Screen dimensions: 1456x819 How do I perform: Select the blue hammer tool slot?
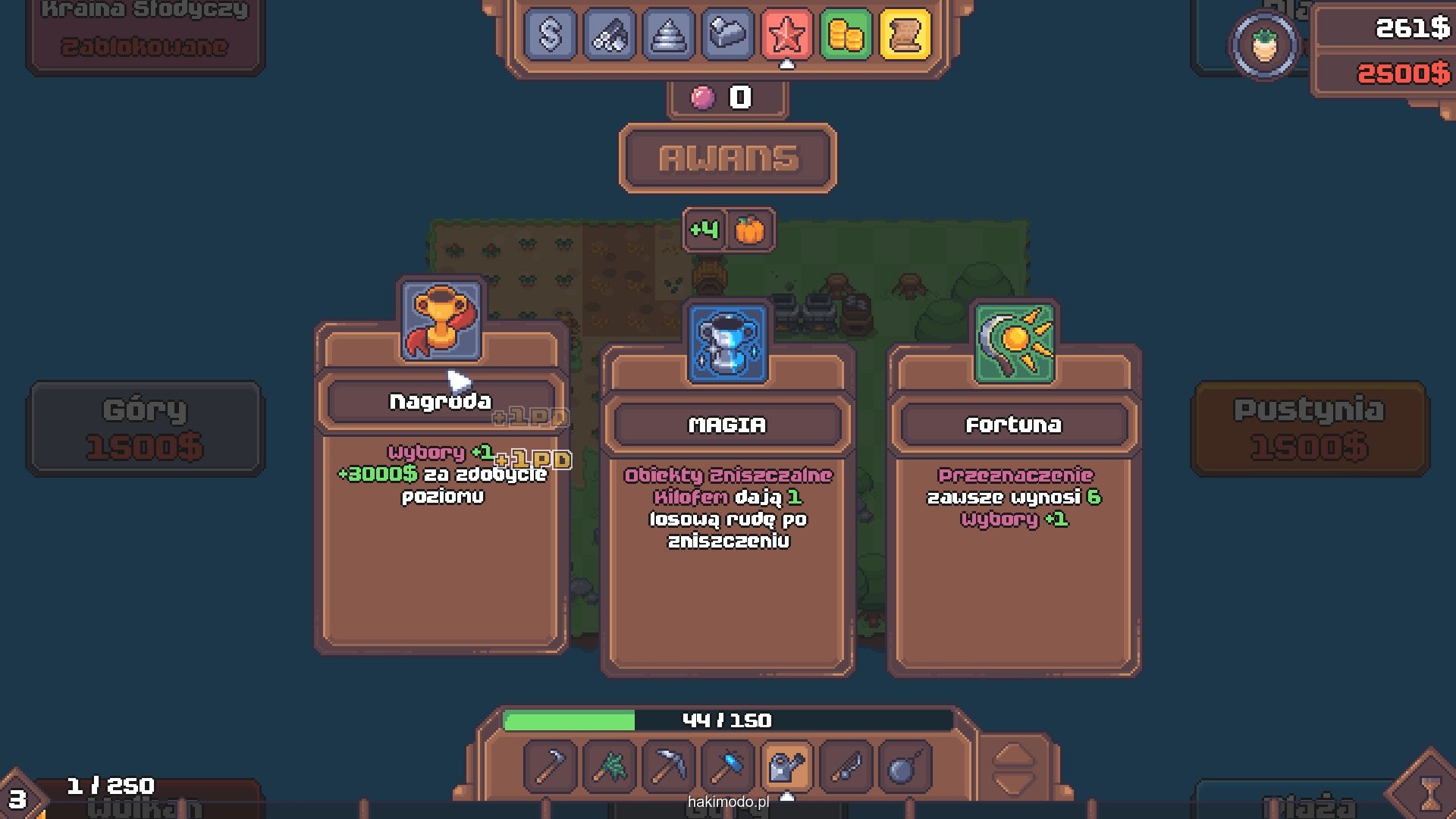coord(727,767)
